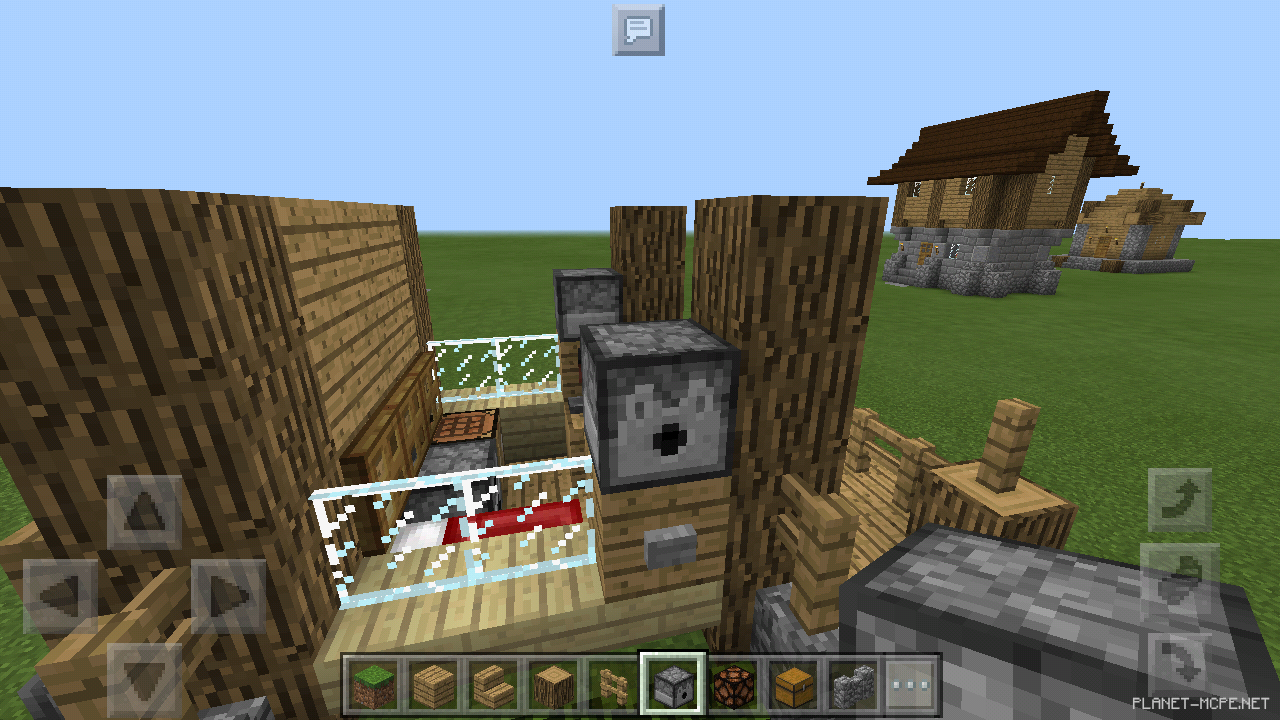Tap the middle flight control button
1280x720 pixels.
pyautogui.click(x=1181, y=579)
